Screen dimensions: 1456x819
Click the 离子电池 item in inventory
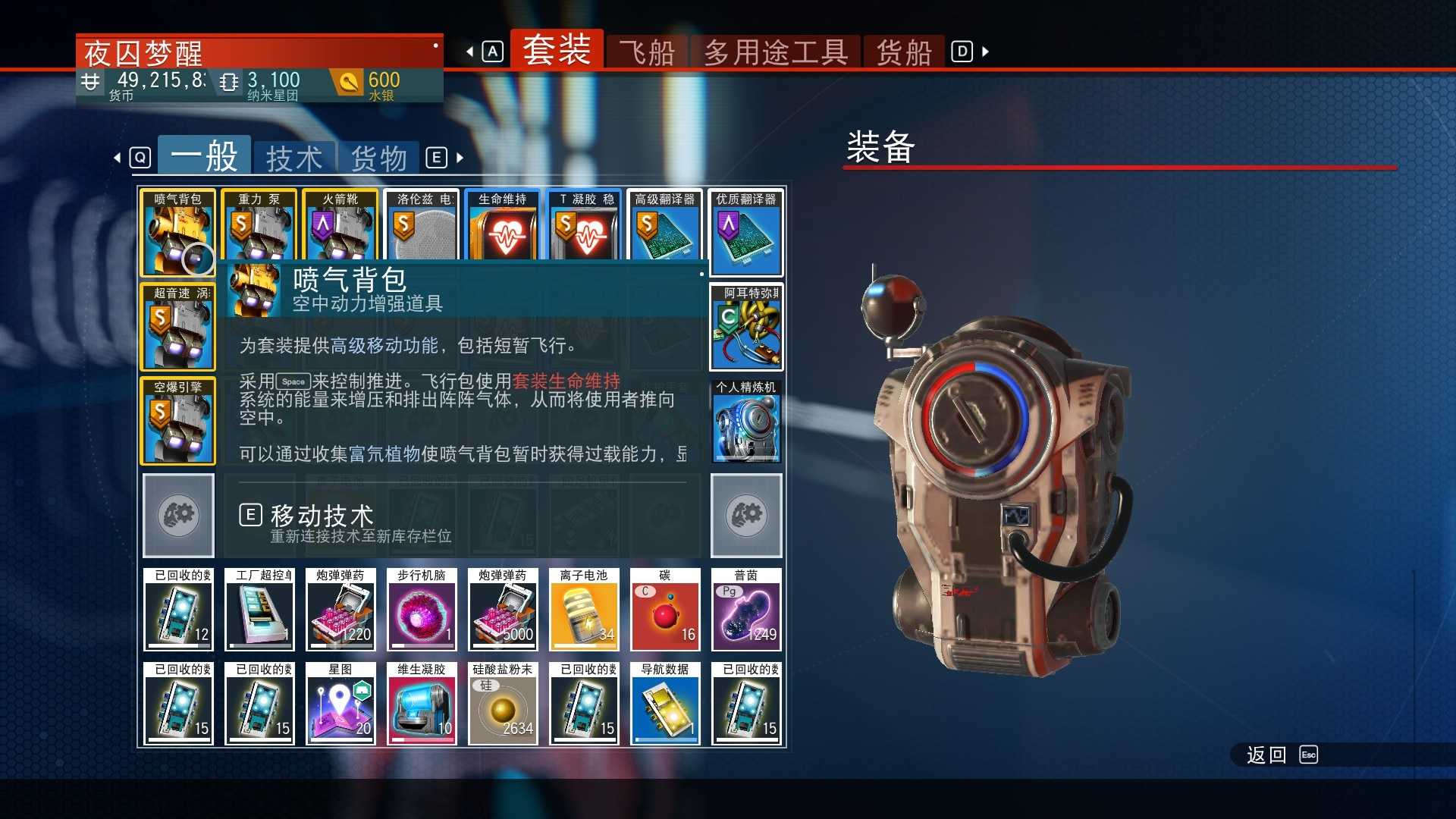click(x=584, y=610)
